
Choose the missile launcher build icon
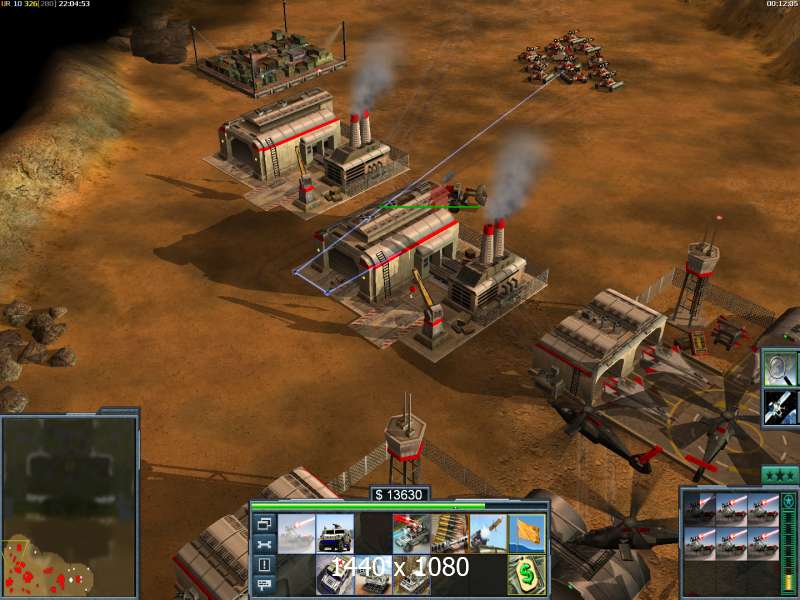tap(487, 534)
